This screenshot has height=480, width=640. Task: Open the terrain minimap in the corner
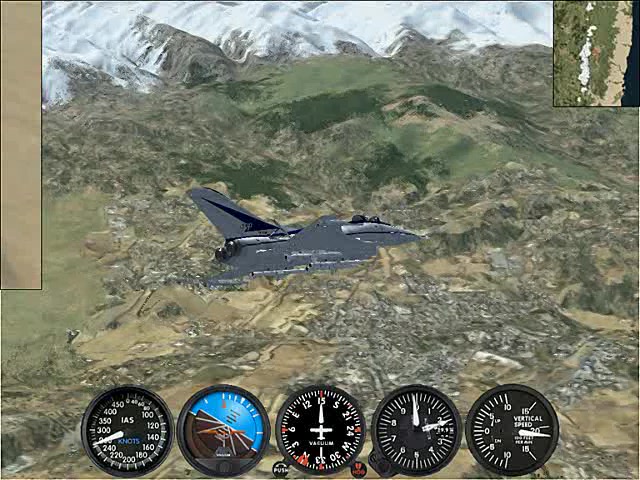[596, 53]
